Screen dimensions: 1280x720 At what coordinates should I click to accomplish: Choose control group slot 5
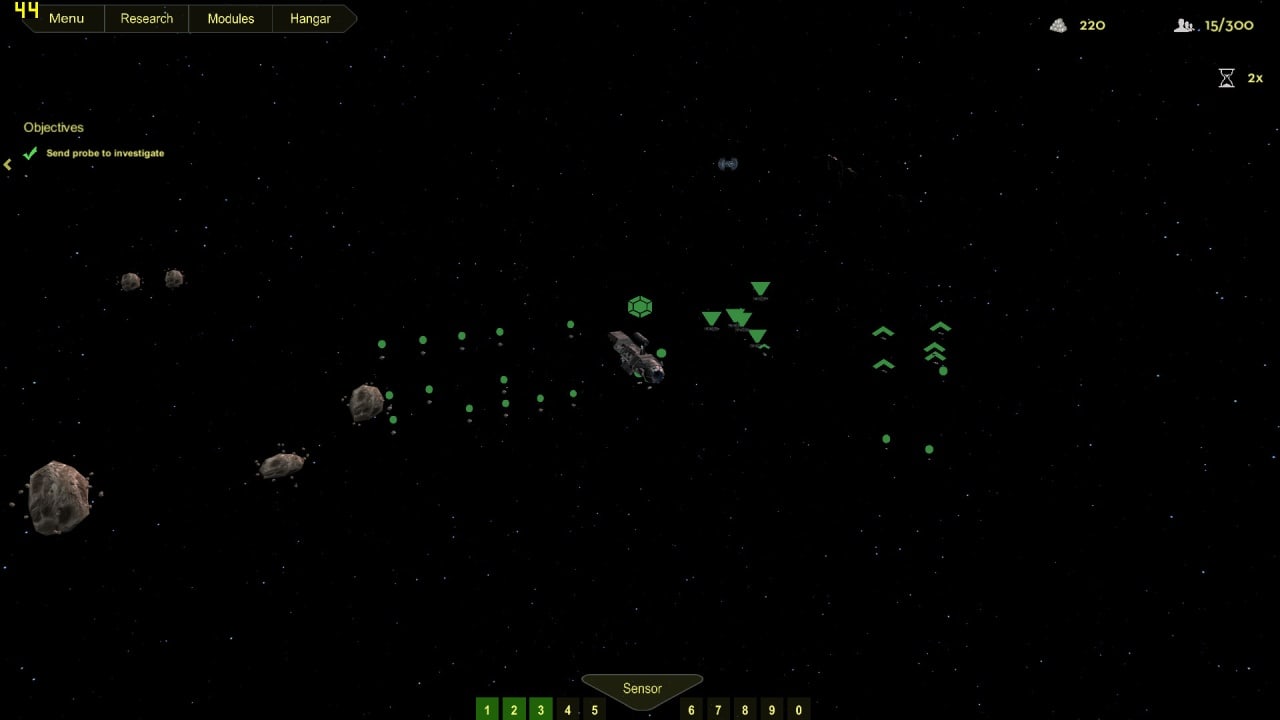pos(594,710)
